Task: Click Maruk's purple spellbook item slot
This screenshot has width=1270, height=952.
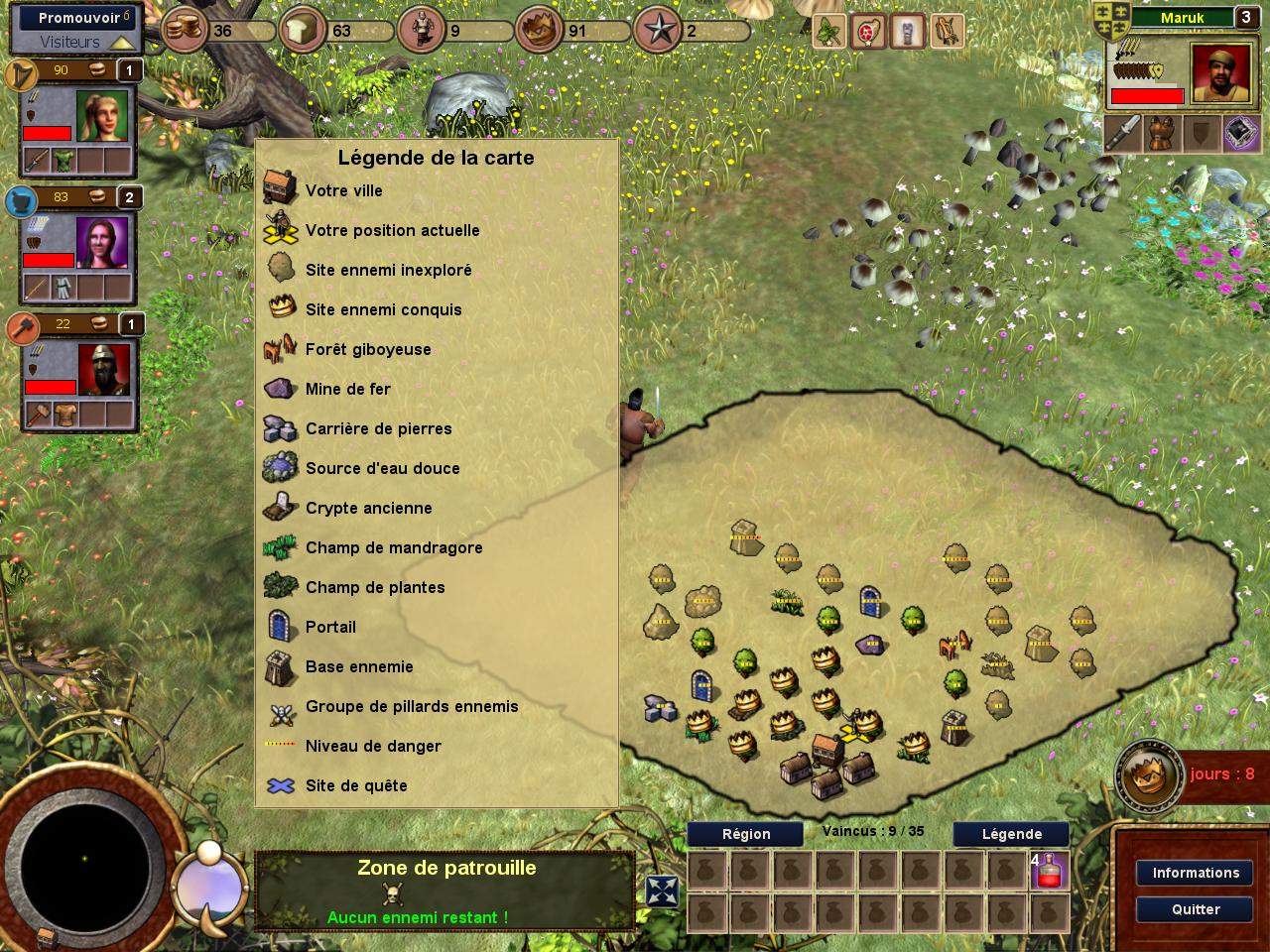Action: [x=1240, y=134]
